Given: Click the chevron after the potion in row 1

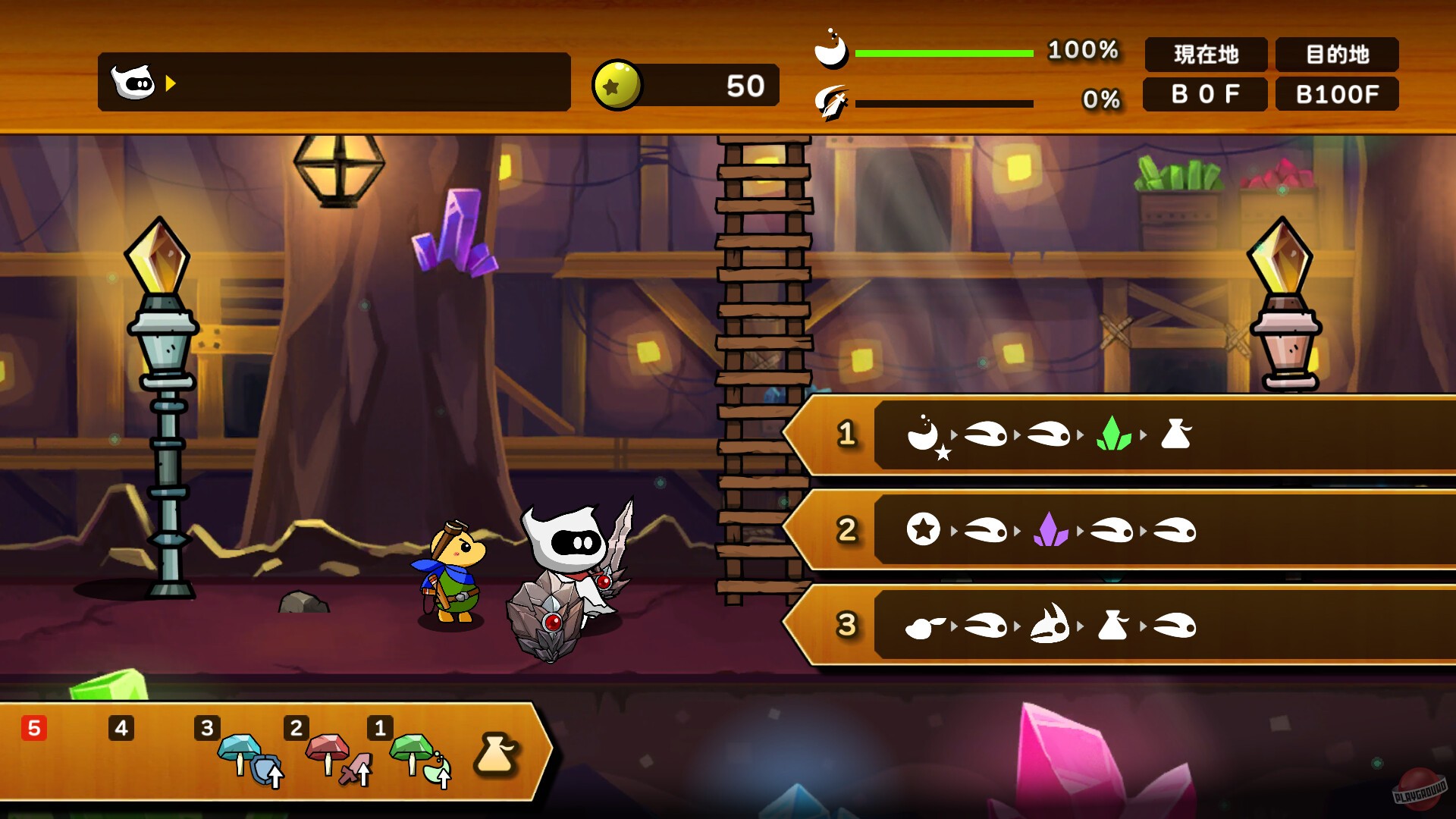Looking at the screenshot, I should [x=954, y=435].
